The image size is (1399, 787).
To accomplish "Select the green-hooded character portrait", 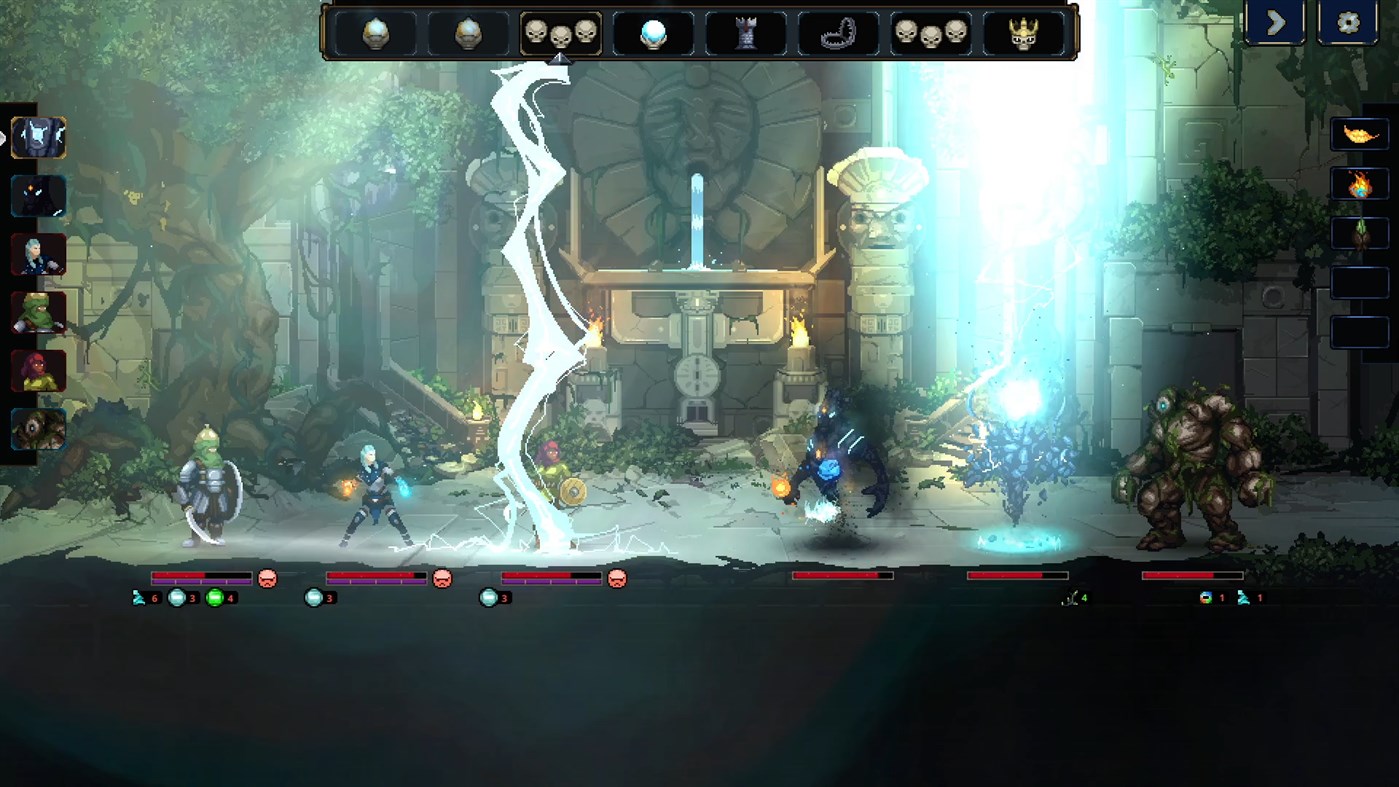I will click(x=39, y=313).
